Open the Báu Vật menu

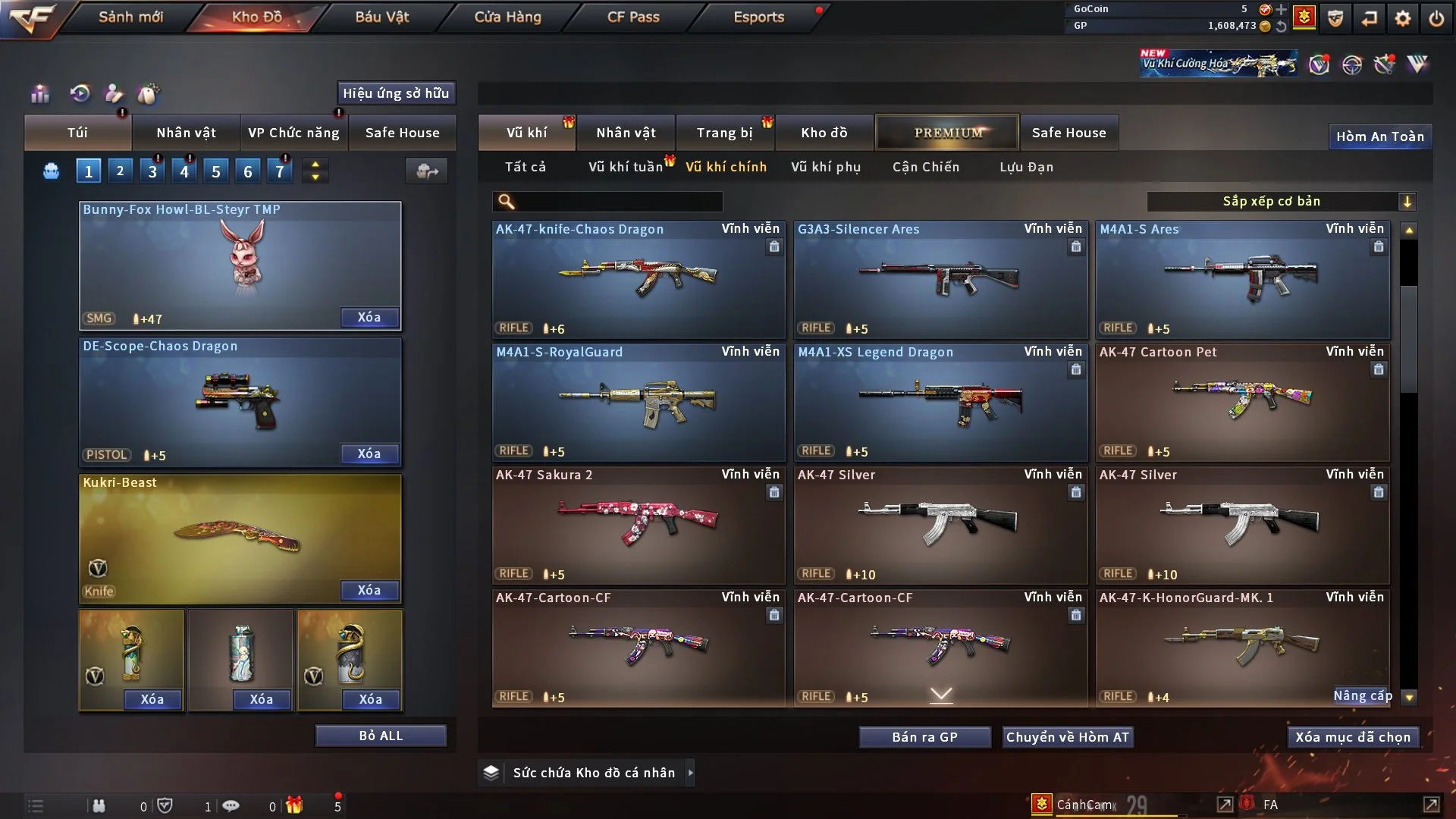(x=381, y=17)
